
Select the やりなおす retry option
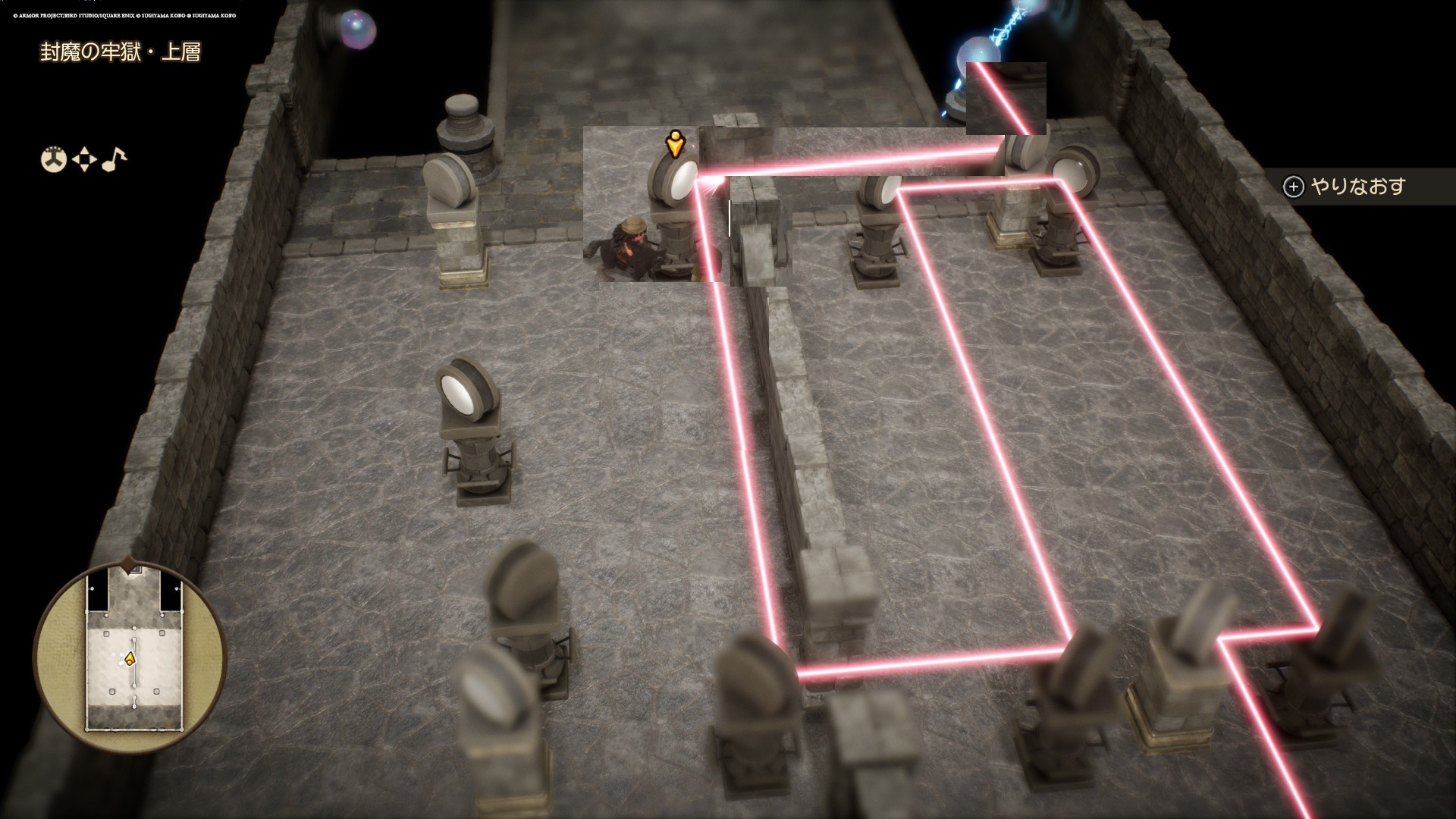[1345, 187]
